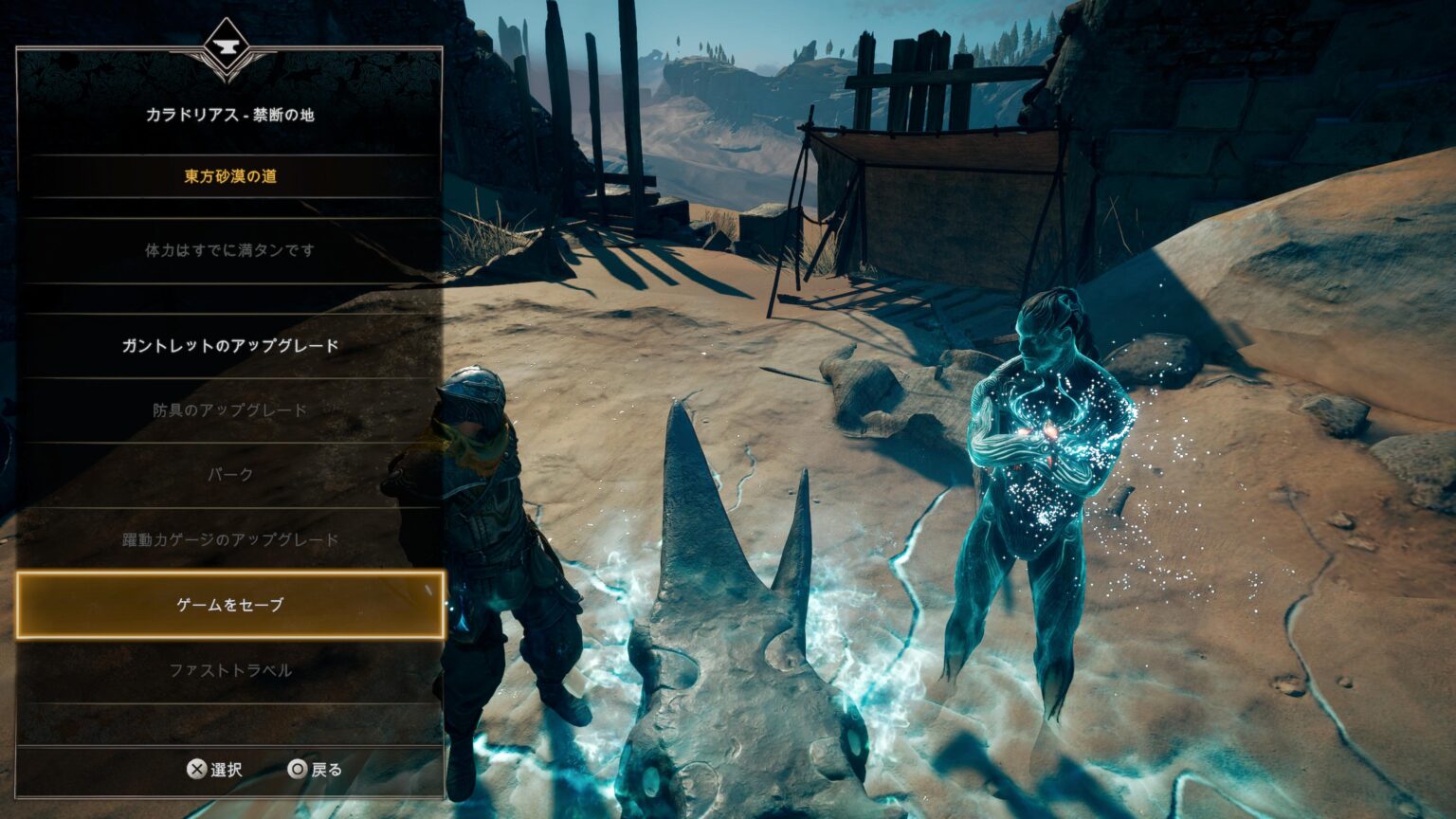Choose 防具のアップグレード entry
1456x819 pixels.
(x=230, y=410)
